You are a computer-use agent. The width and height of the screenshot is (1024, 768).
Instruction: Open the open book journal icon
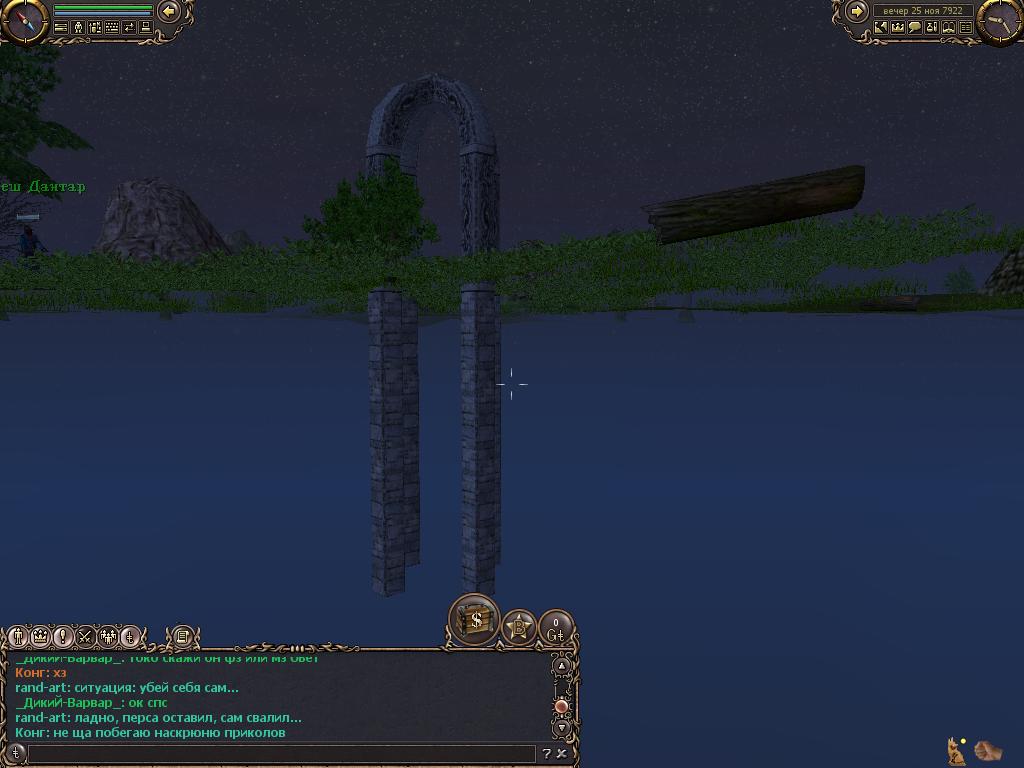[x=948, y=28]
